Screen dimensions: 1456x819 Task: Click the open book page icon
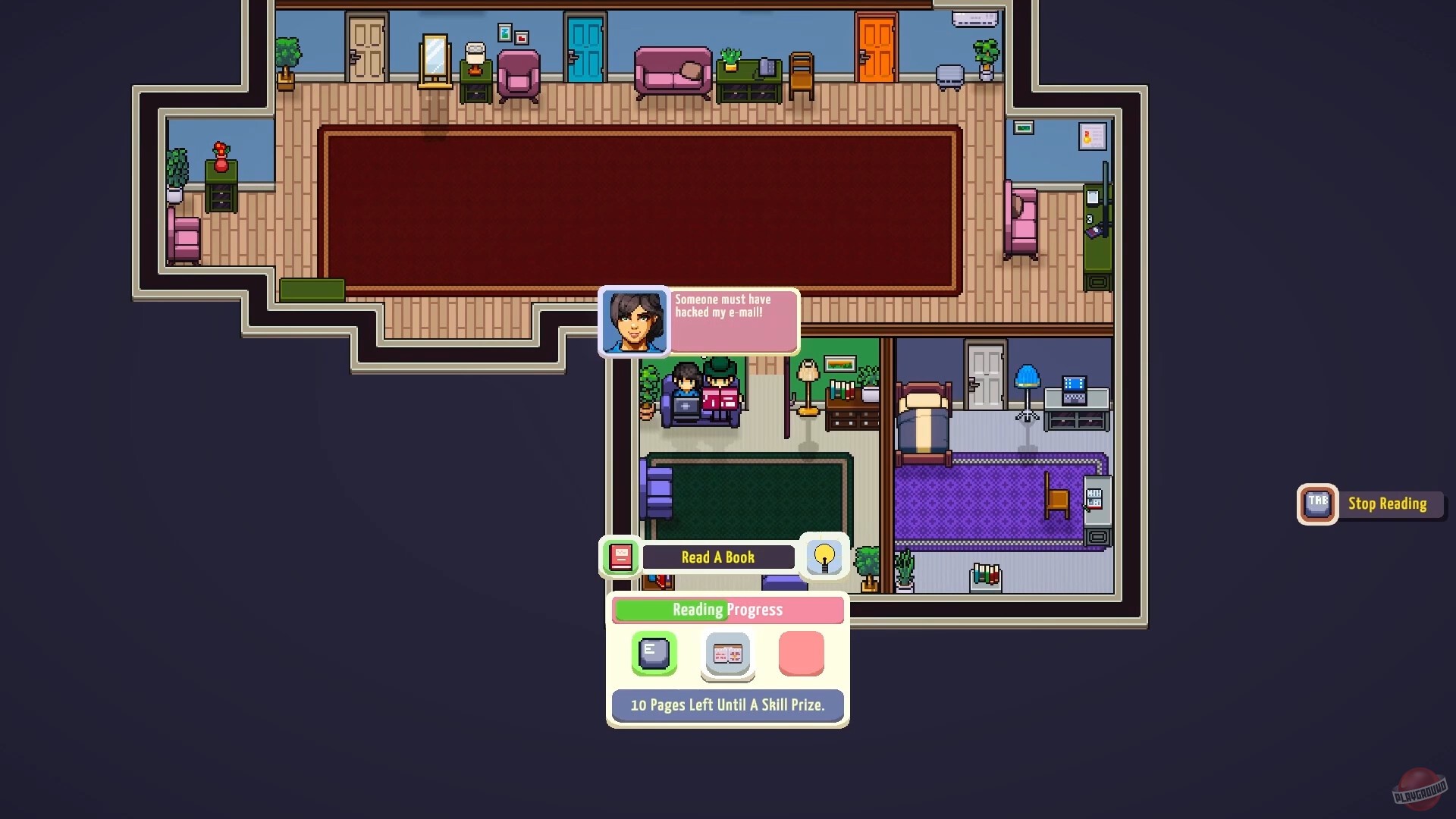[726, 654]
